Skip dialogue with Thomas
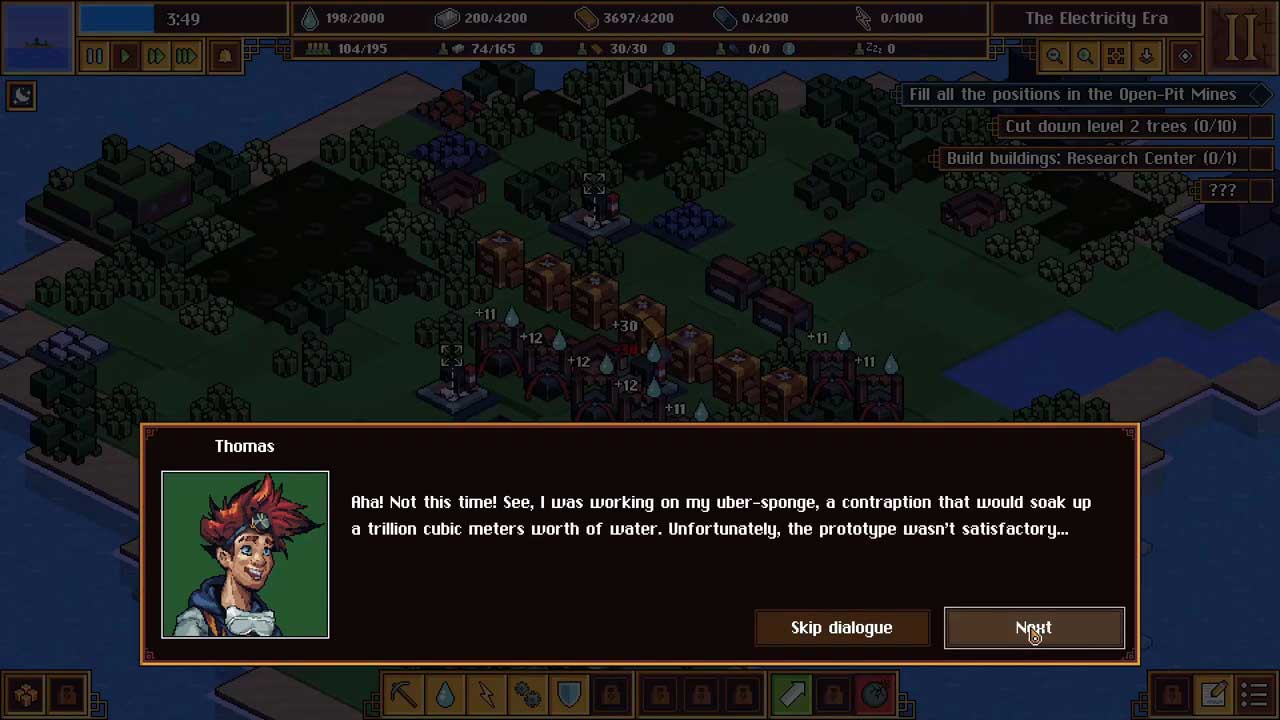 (841, 628)
